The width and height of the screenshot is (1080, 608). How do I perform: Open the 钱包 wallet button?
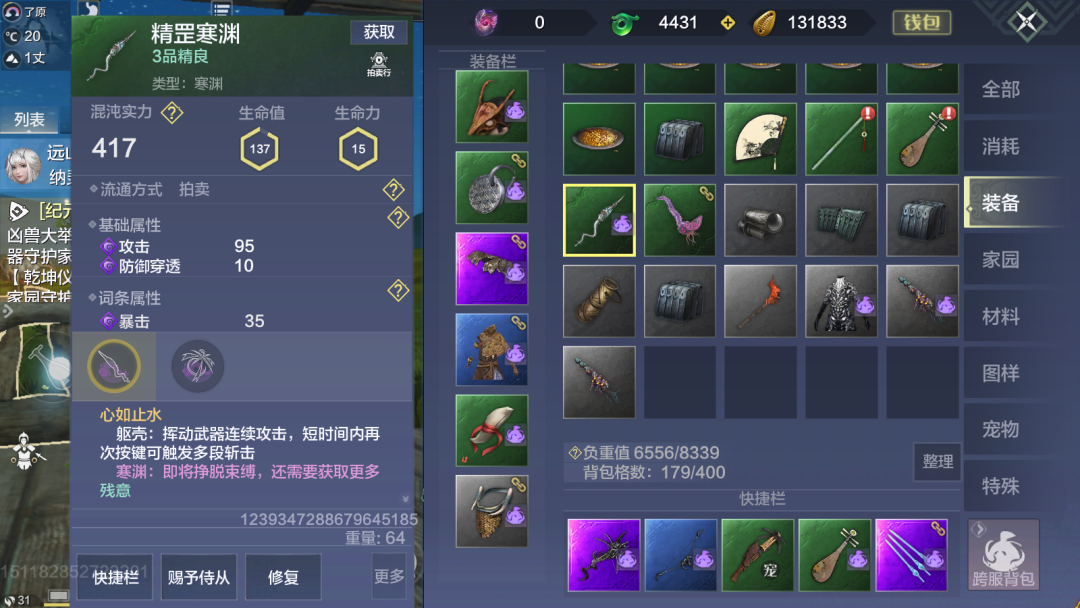[x=920, y=23]
